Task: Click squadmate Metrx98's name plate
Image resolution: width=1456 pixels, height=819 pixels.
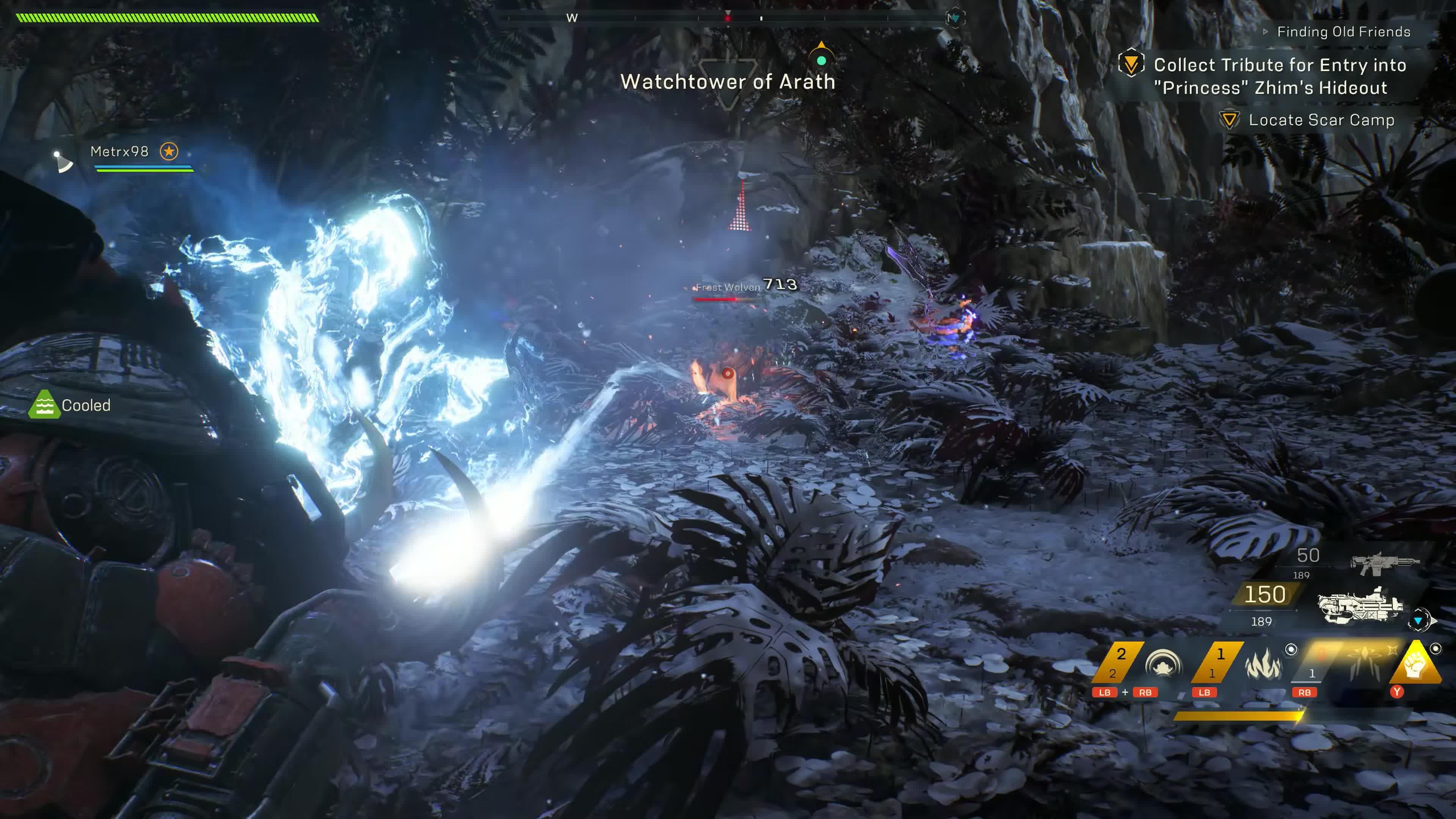Action: click(119, 152)
